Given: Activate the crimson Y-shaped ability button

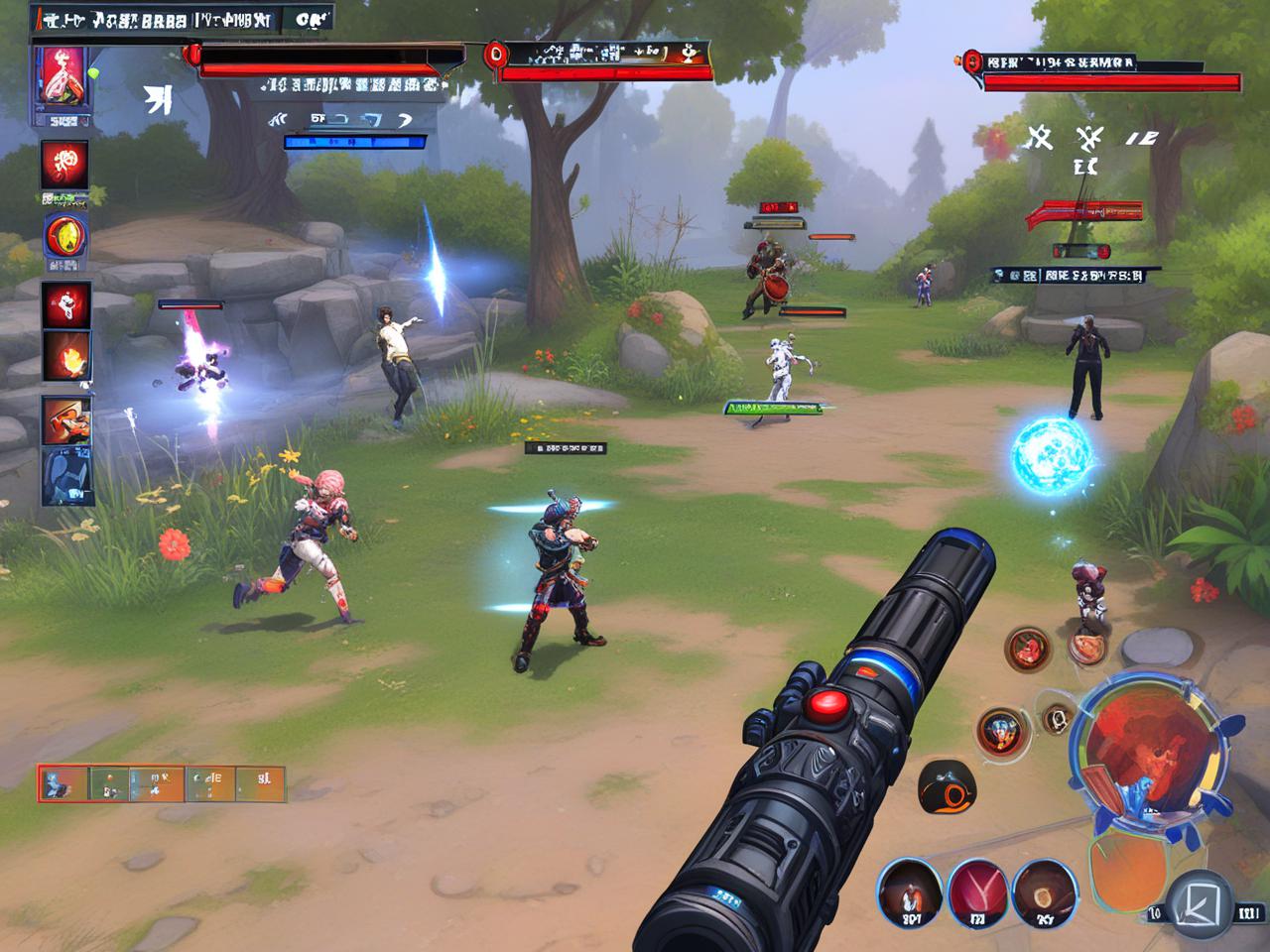Looking at the screenshot, I should 978,891.
